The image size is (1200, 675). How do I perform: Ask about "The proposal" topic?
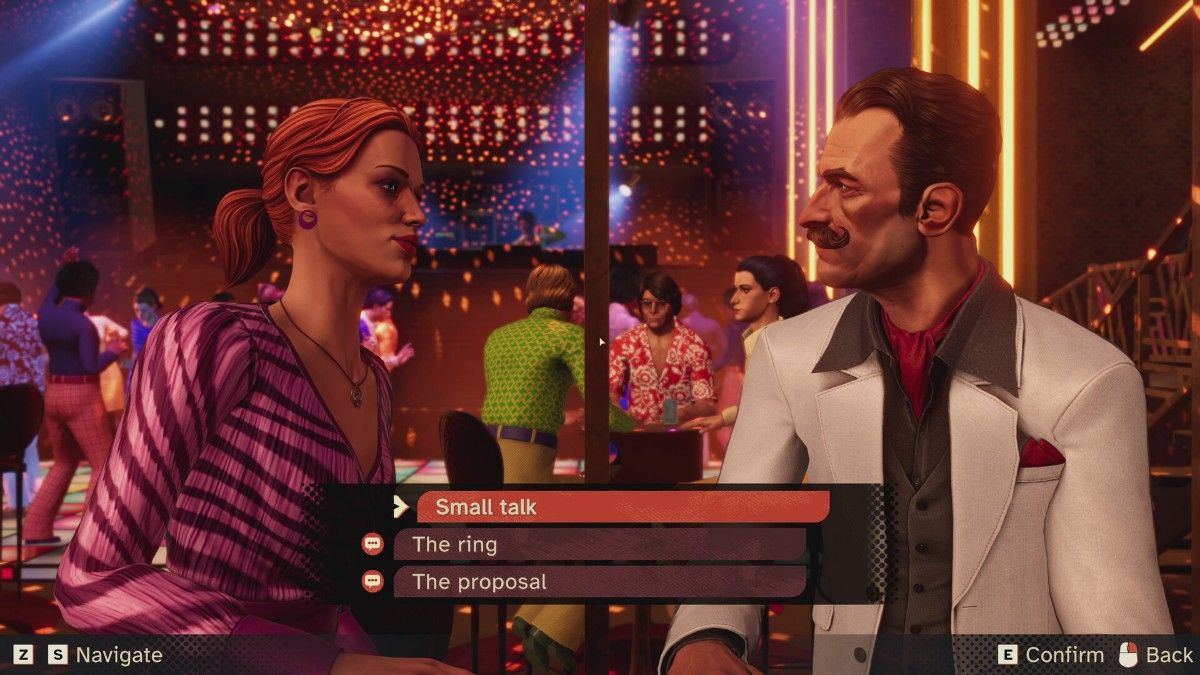pyautogui.click(x=599, y=582)
